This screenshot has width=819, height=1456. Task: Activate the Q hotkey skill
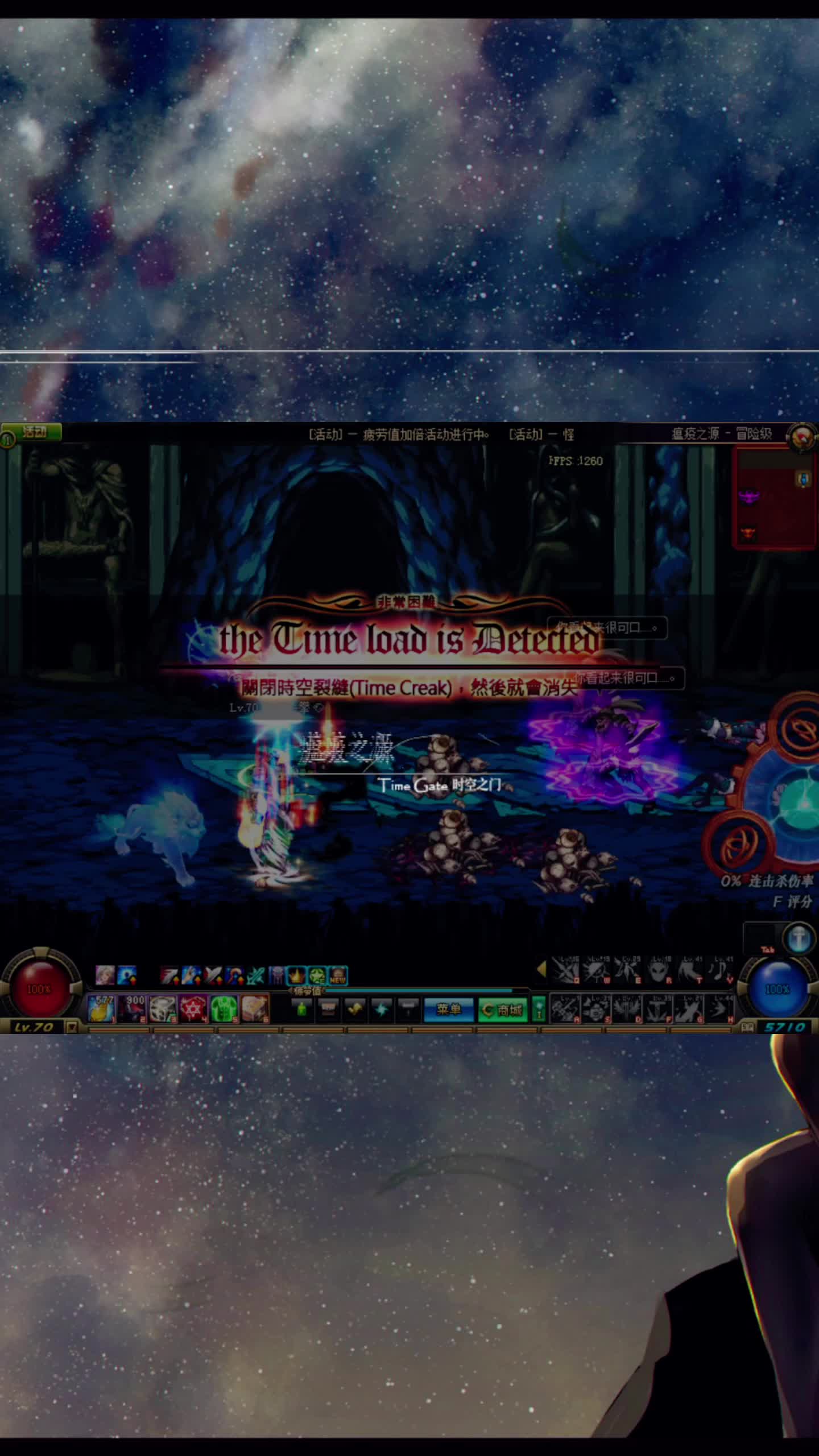pos(565,971)
